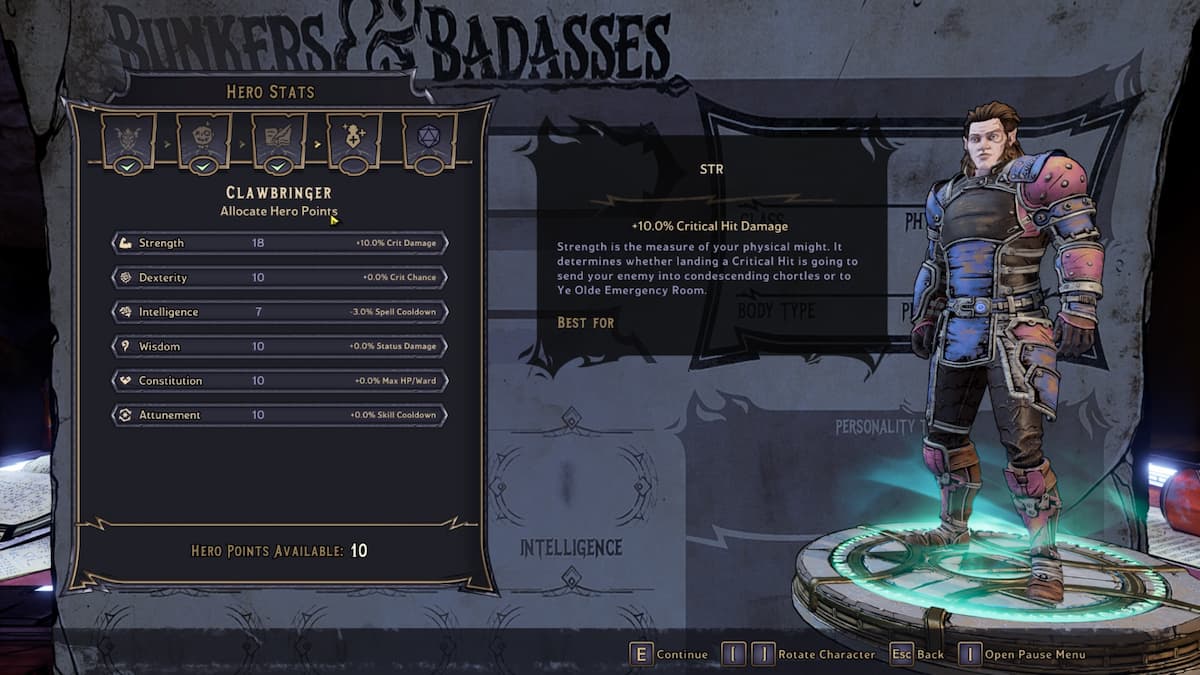This screenshot has width=1200, height=675.
Task: Open the book-and-quill creation step
Action: click(279, 140)
